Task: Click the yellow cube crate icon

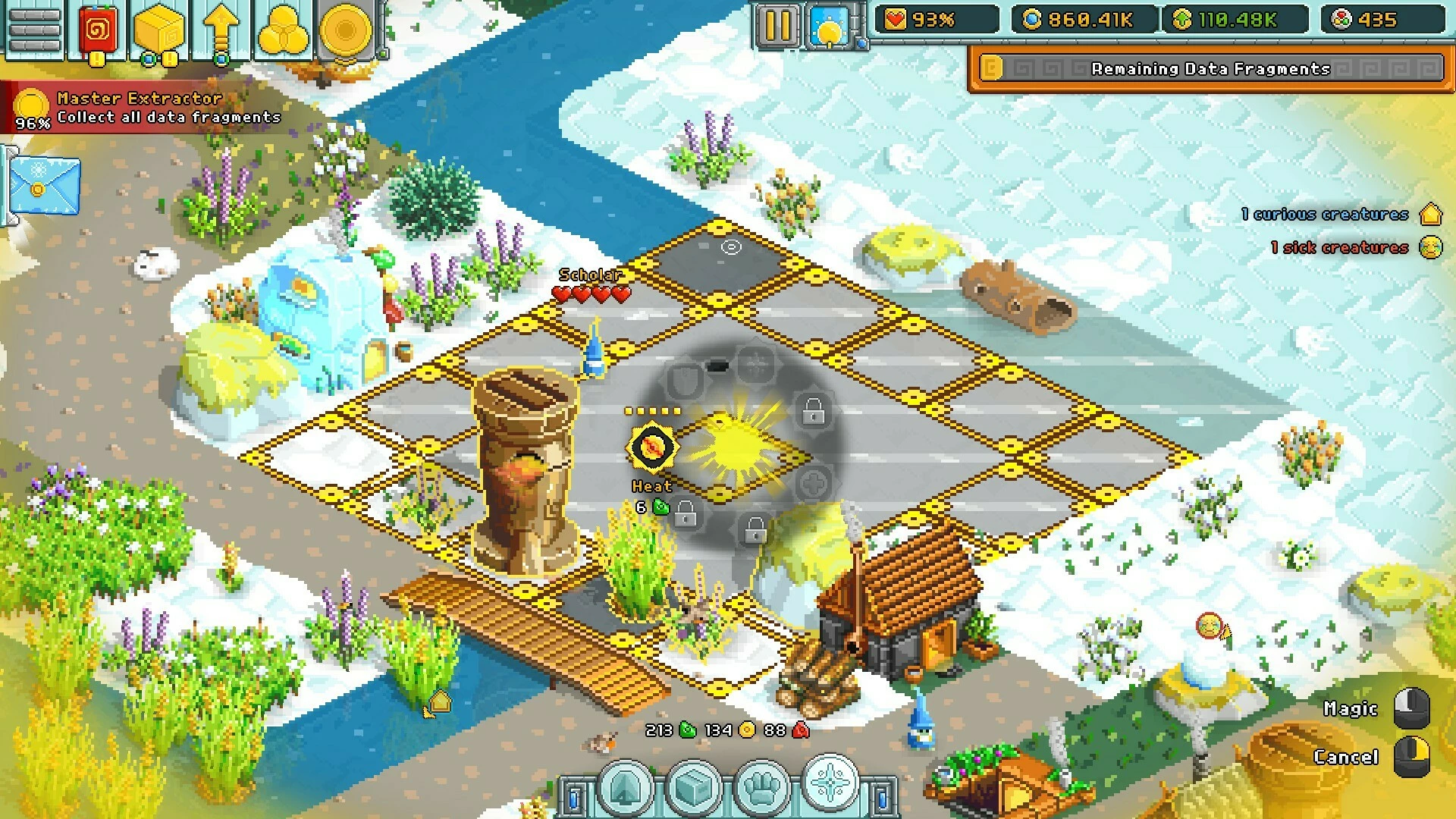Action: pyautogui.click(x=159, y=30)
